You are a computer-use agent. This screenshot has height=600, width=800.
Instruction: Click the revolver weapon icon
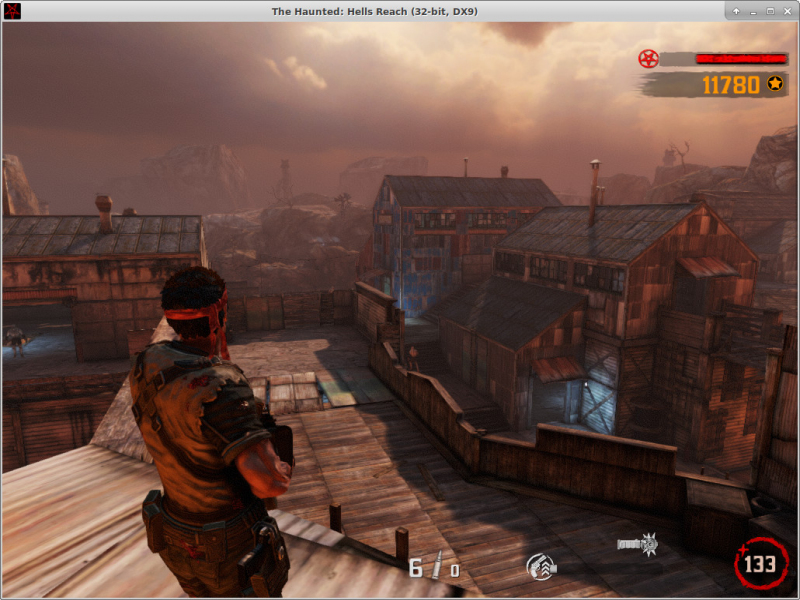(541, 567)
